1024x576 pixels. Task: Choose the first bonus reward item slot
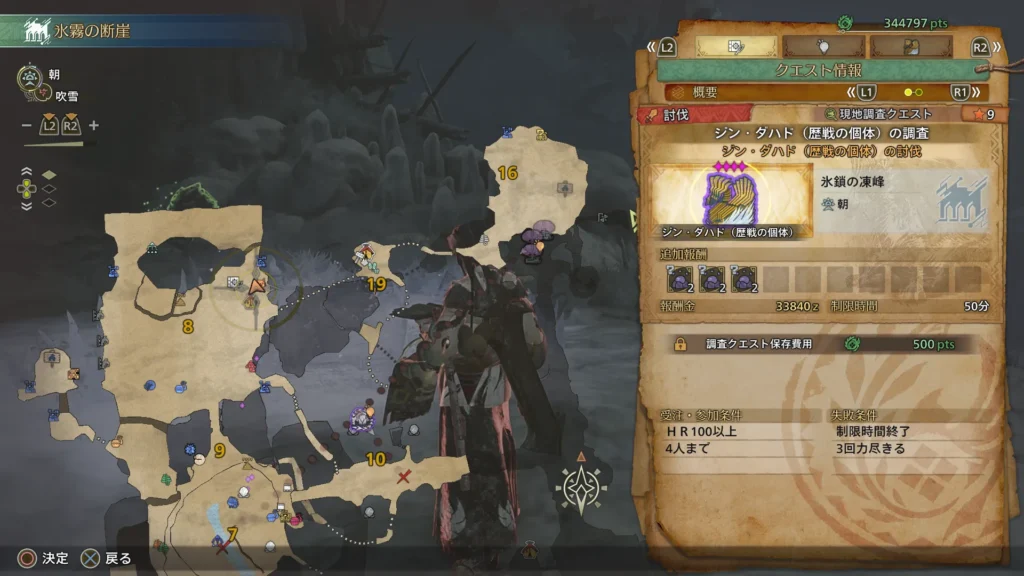681,280
